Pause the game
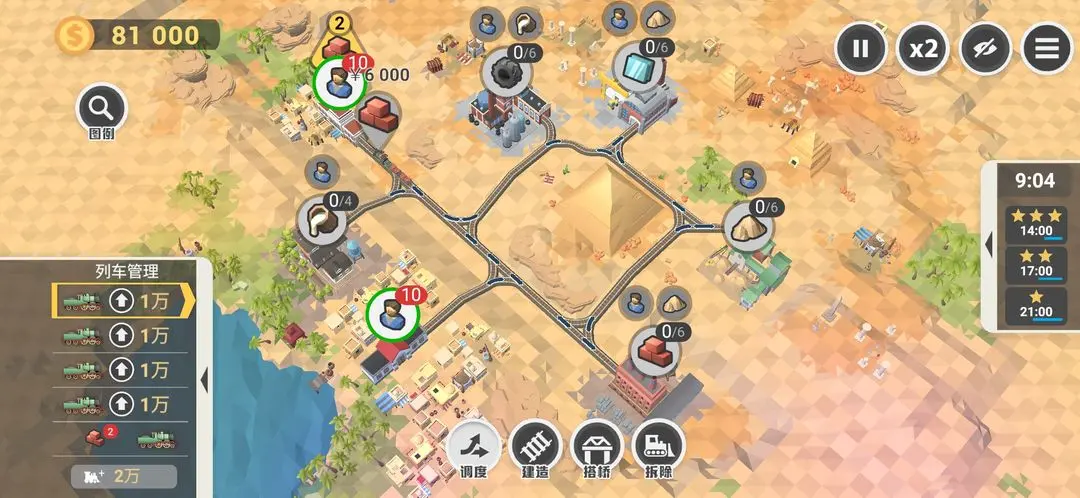1080x498 pixels. (x=860, y=49)
